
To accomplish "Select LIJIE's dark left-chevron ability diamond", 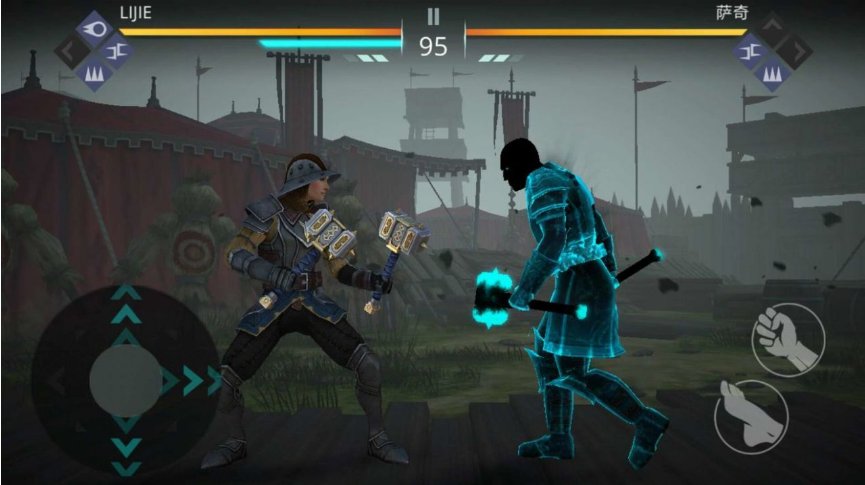I will click(71, 51).
